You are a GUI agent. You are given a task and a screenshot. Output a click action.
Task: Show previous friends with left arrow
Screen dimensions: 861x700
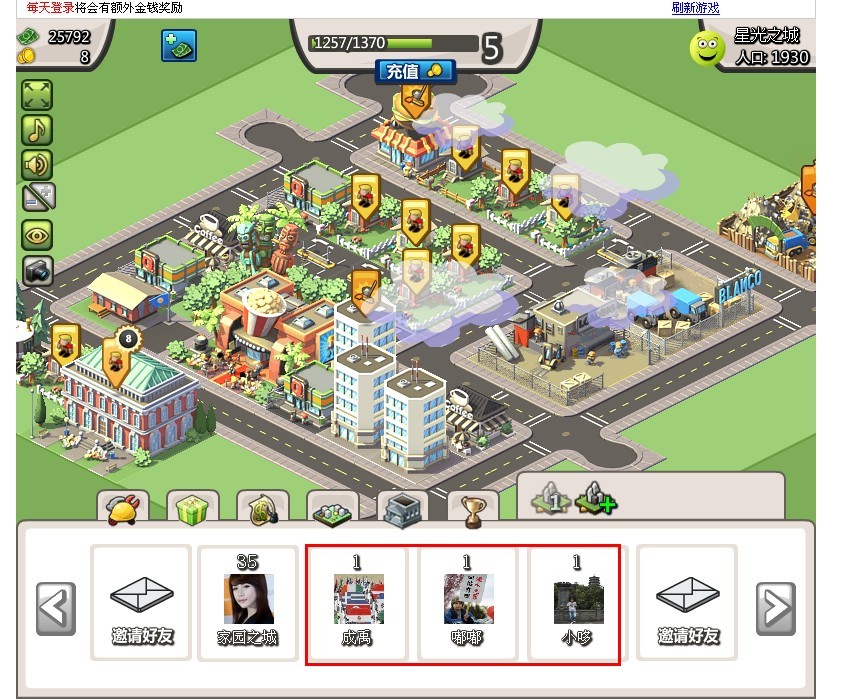[56, 608]
